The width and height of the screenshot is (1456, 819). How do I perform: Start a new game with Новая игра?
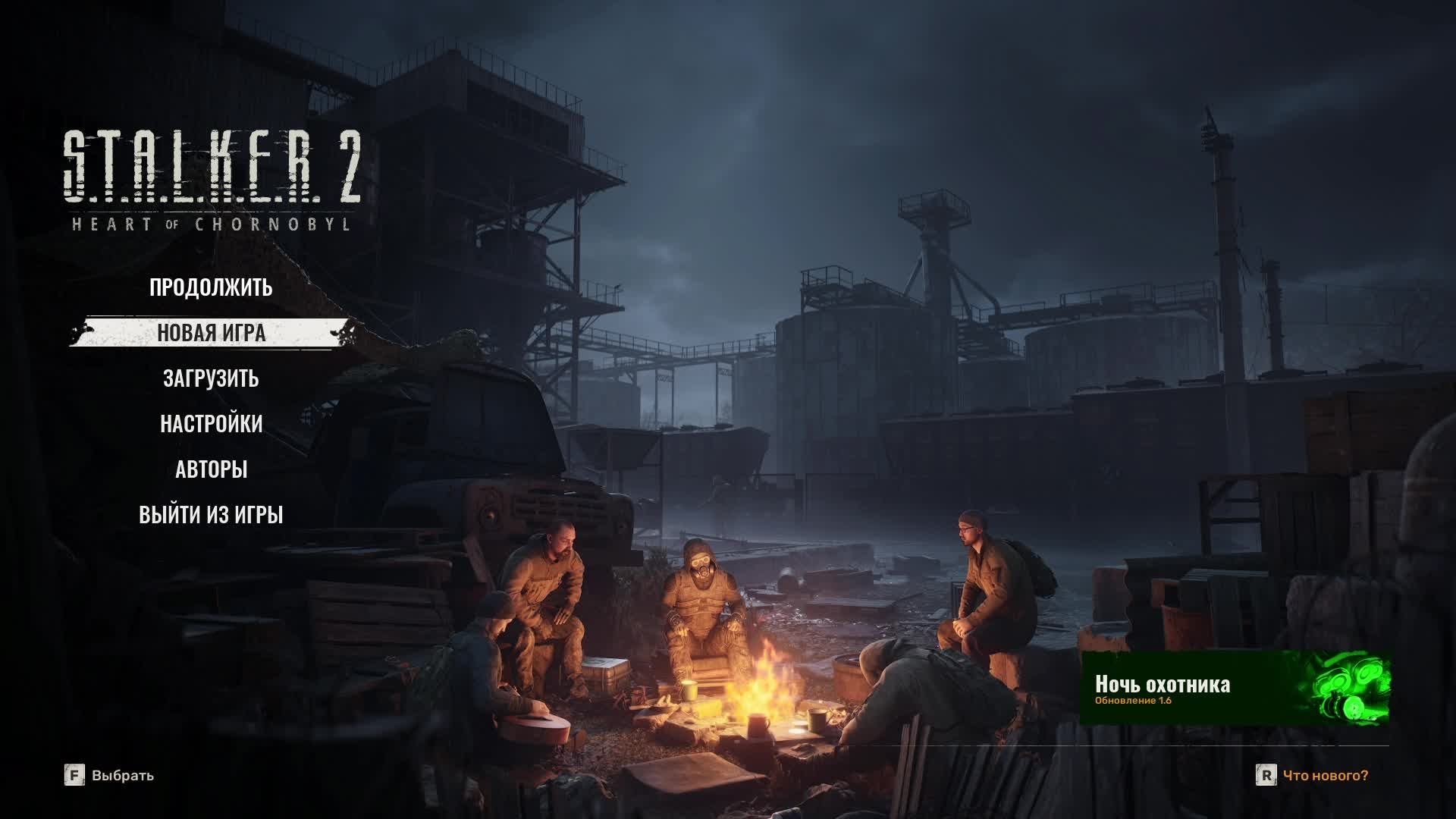click(211, 333)
